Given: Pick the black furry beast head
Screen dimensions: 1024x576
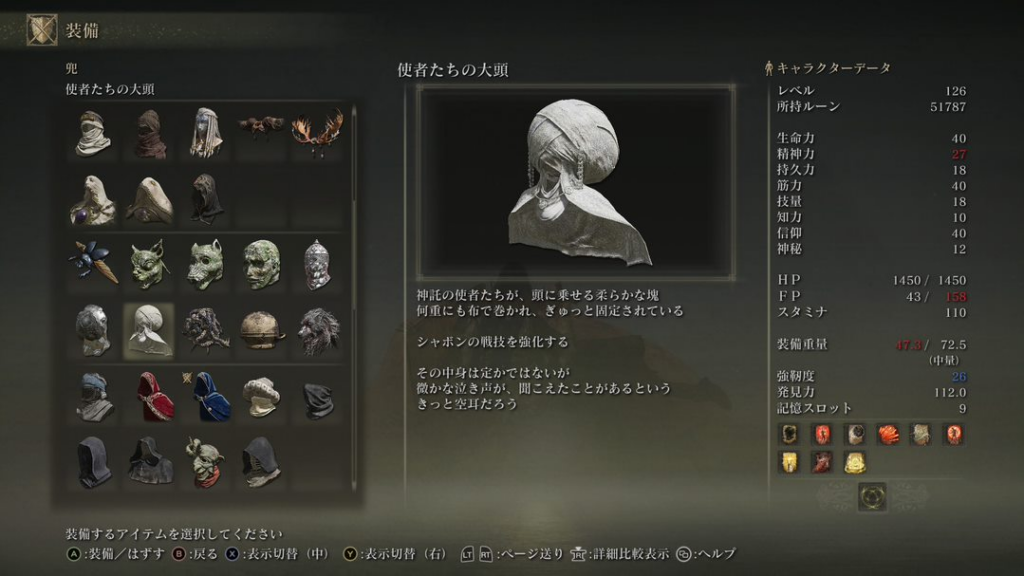Looking at the screenshot, I should coord(317,331).
